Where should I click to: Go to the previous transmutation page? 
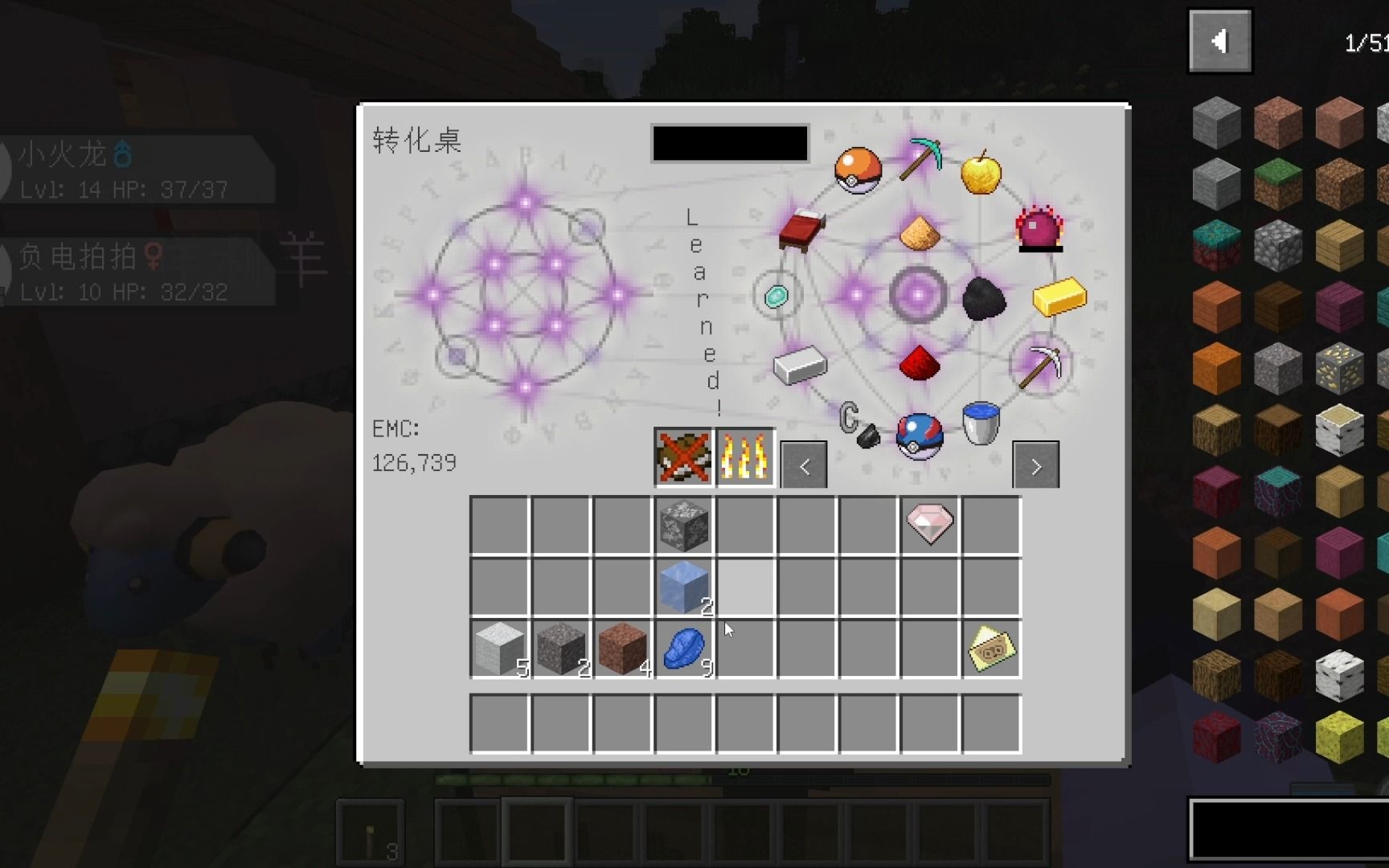(803, 465)
